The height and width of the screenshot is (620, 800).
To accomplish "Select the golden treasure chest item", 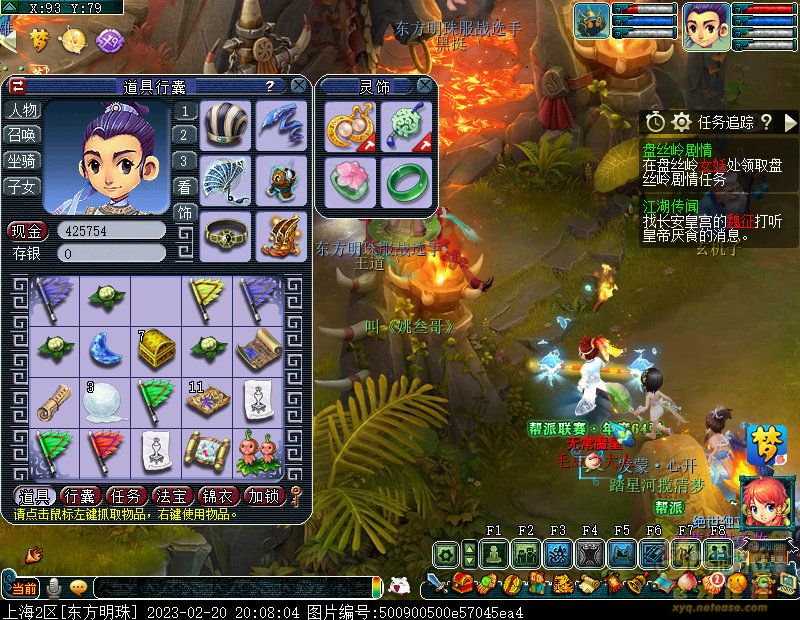I will click(x=157, y=347).
